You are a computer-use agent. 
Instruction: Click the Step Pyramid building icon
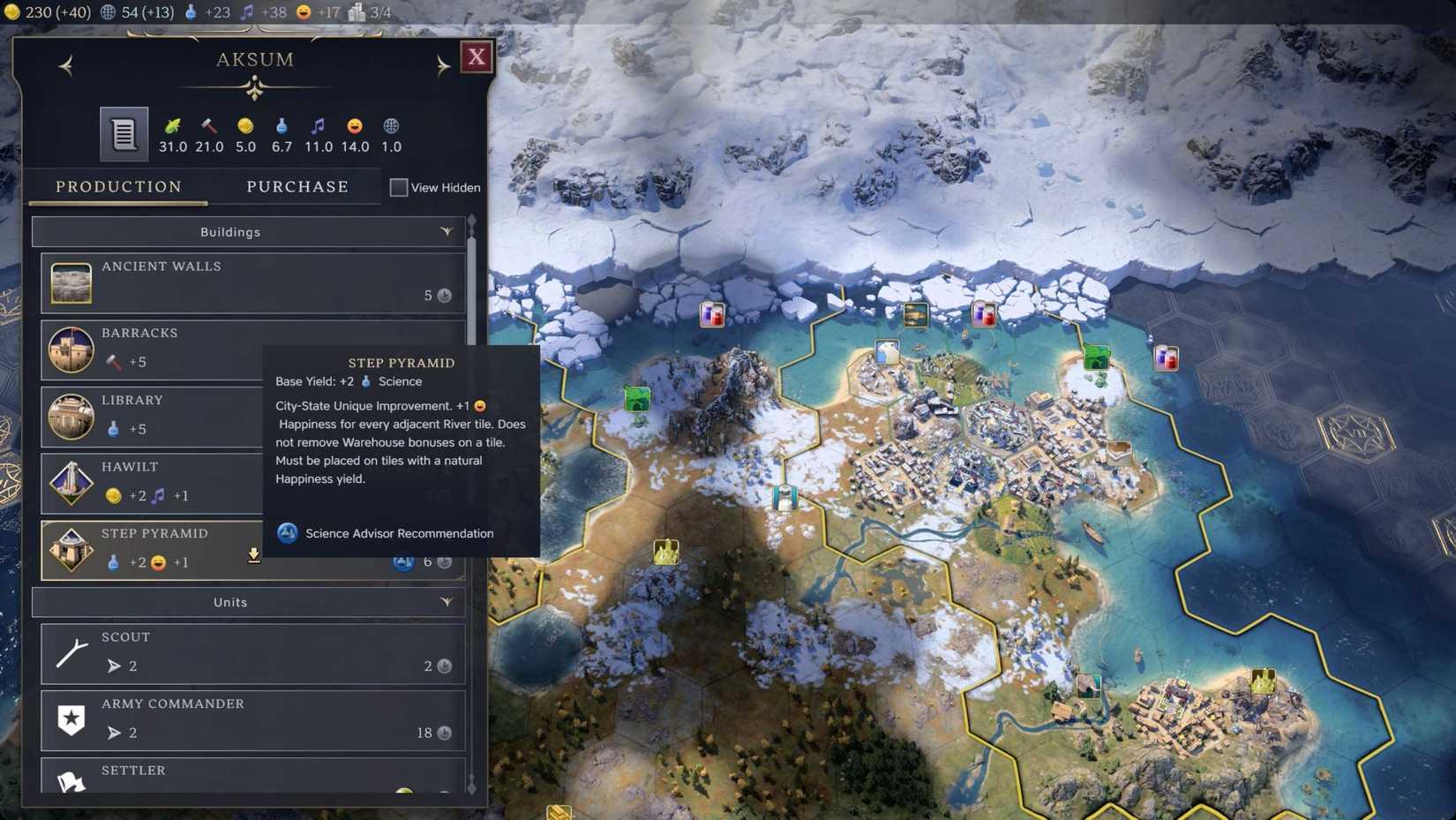(71, 549)
